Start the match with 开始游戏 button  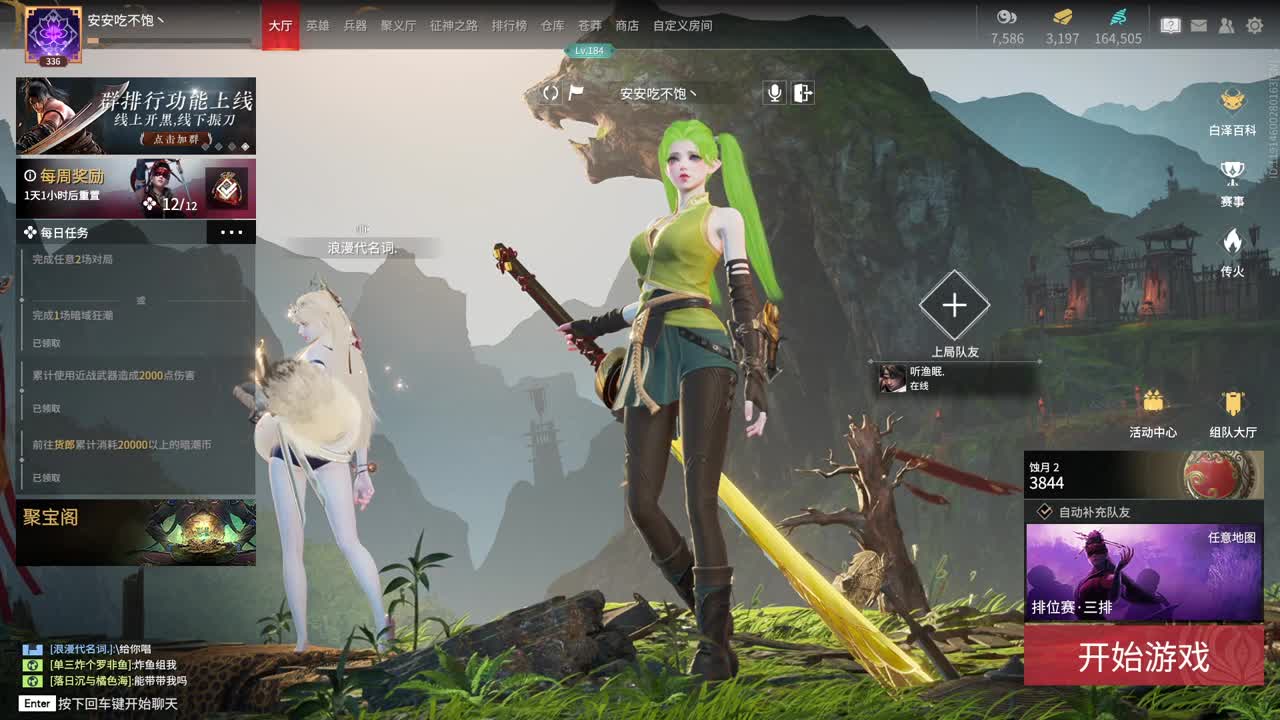(1143, 657)
